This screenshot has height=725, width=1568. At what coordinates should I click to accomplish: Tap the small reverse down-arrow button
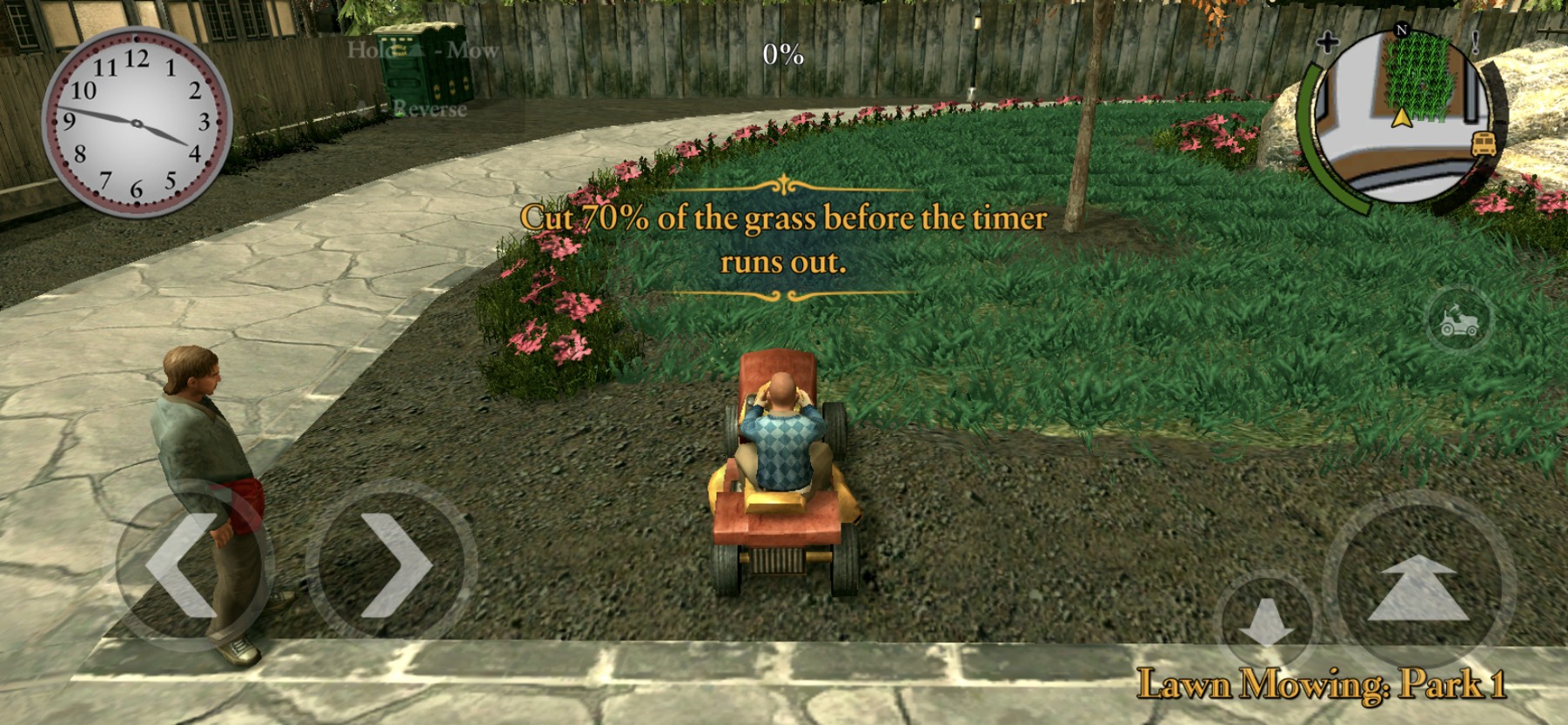(x=1265, y=621)
